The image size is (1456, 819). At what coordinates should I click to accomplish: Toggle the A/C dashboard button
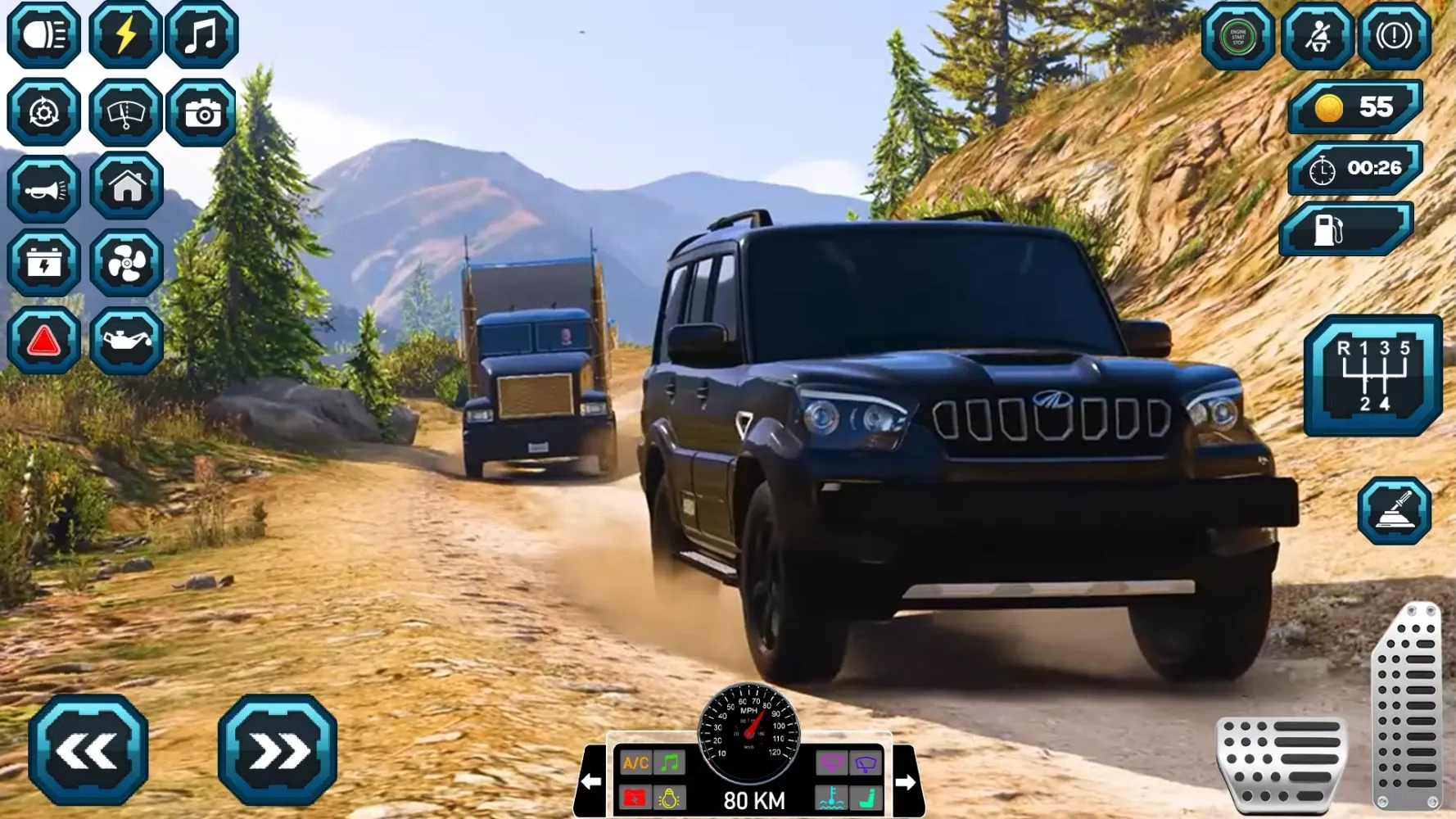tap(635, 764)
